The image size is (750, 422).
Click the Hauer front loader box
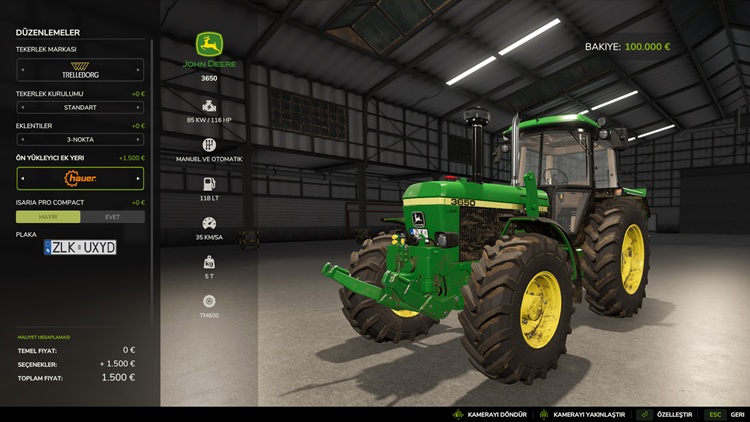[80, 178]
